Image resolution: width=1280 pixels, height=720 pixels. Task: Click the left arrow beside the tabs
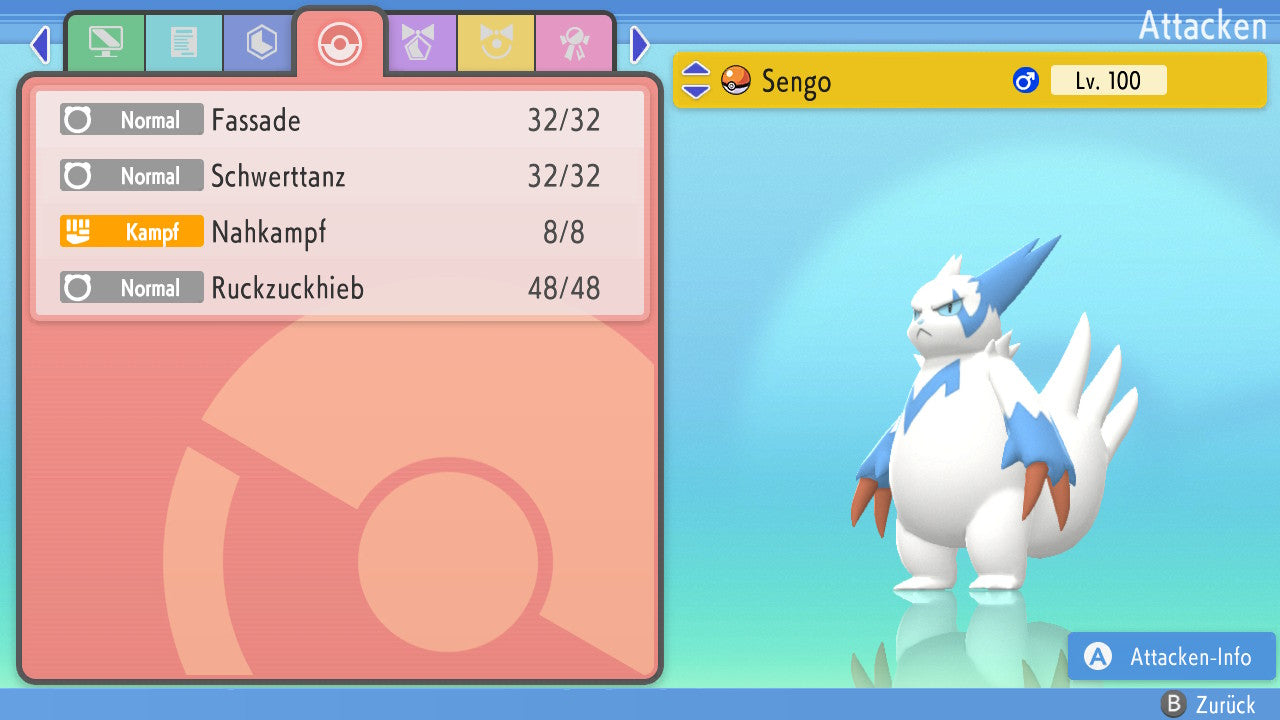(x=40, y=44)
